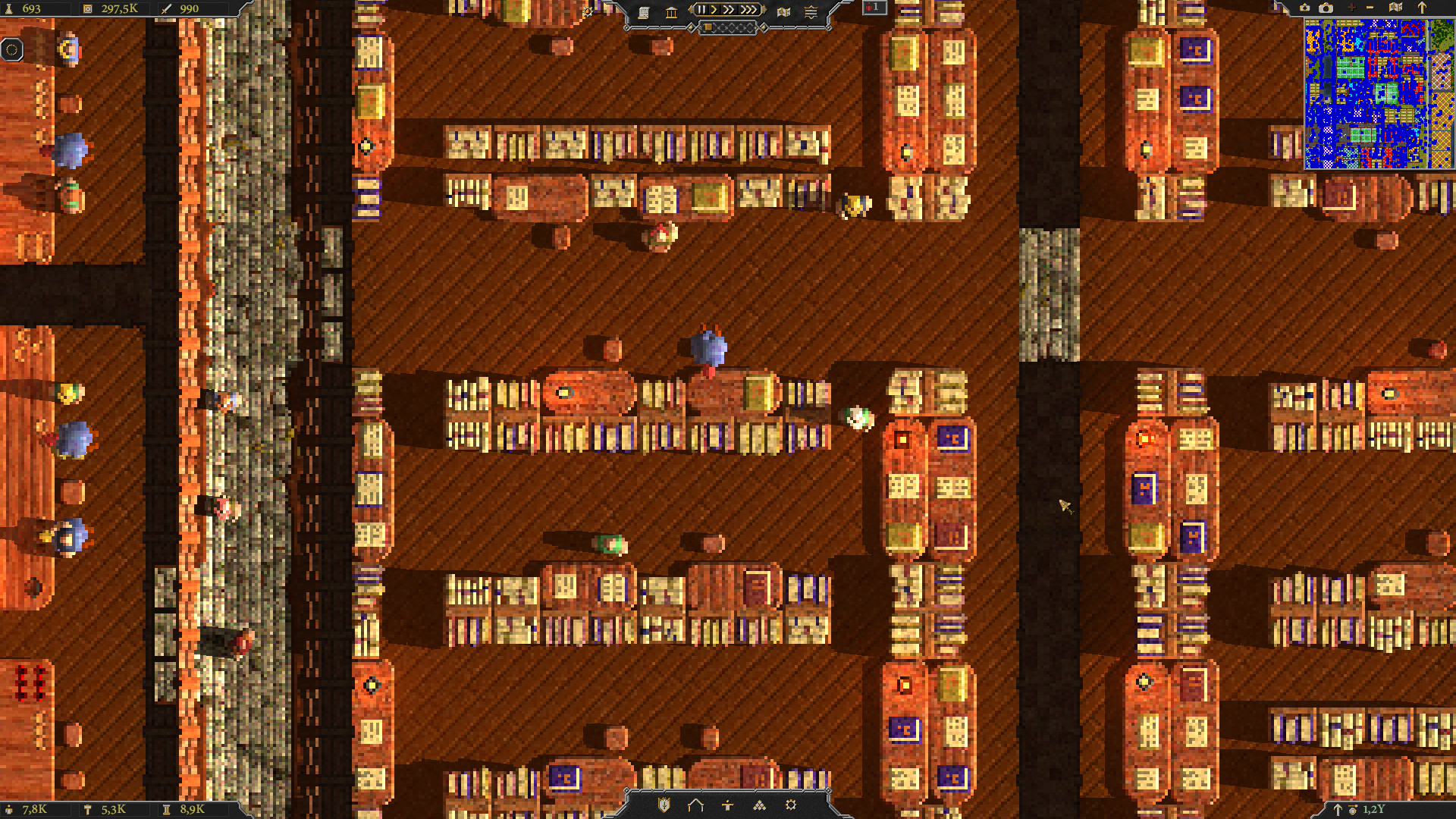The image size is (1456, 819).
Task: Take a screenshot with the large camera icon
Action: 1326,9
